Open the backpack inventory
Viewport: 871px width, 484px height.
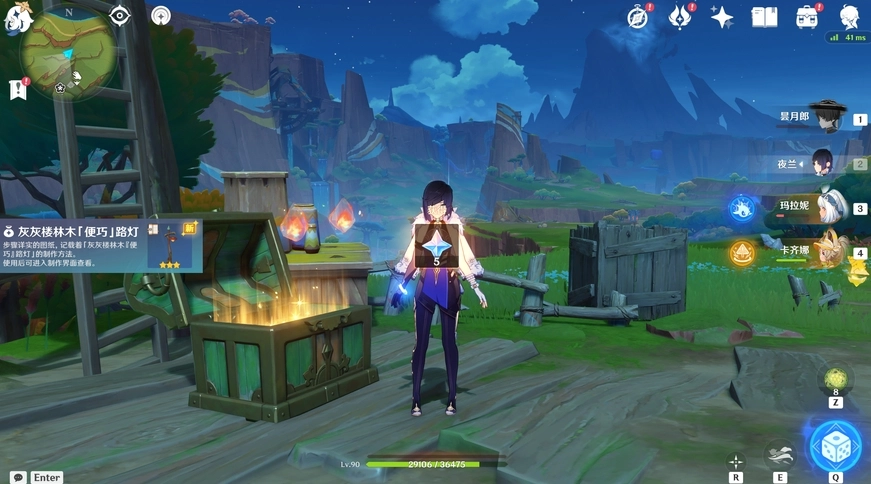807,16
